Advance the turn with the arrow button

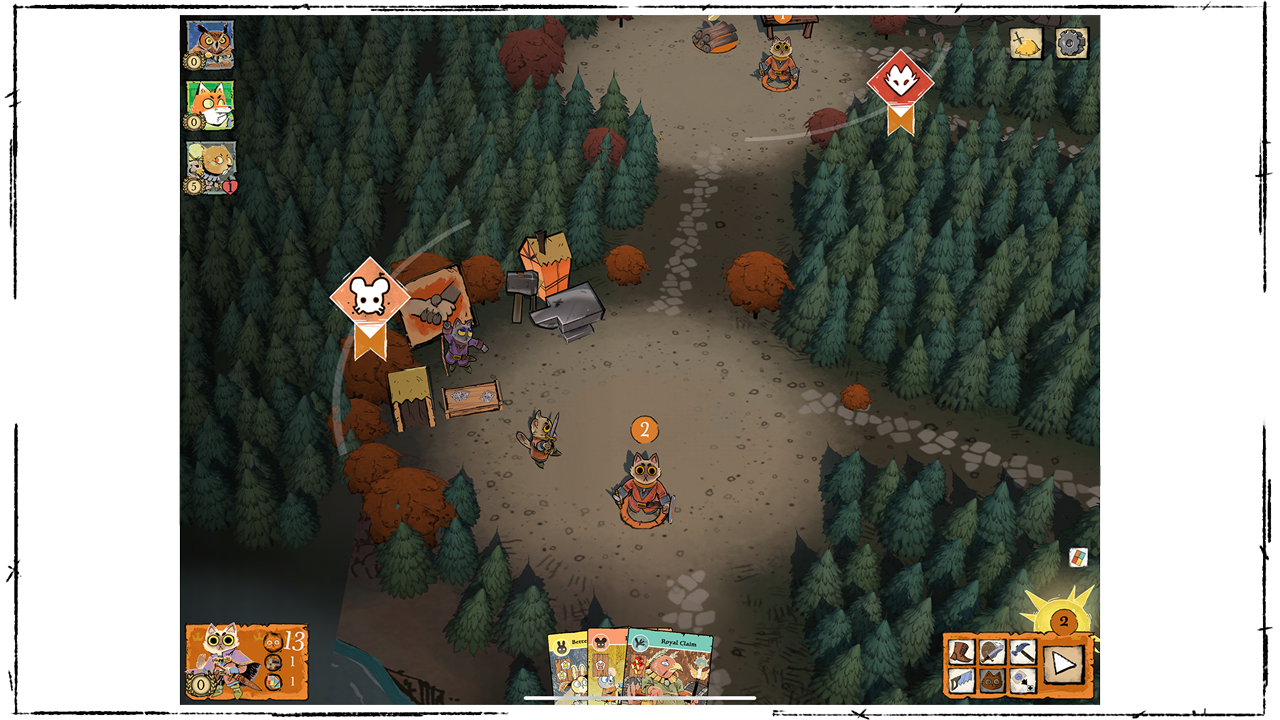coord(1063,663)
